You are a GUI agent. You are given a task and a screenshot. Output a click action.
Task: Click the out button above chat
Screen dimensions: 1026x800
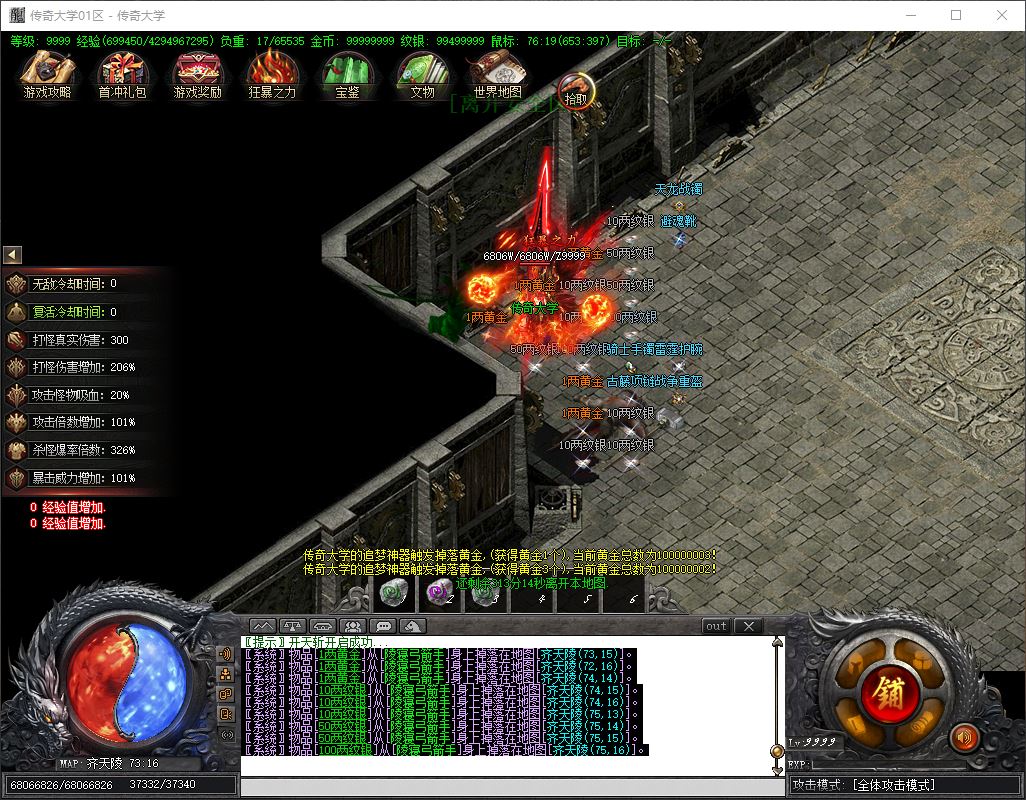716,626
